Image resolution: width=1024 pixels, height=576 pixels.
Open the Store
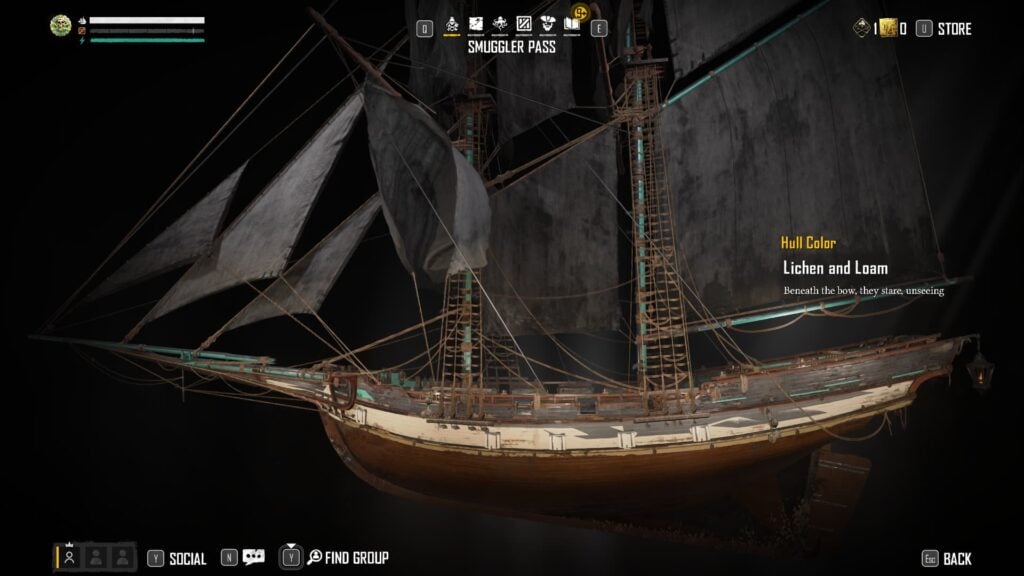point(954,29)
